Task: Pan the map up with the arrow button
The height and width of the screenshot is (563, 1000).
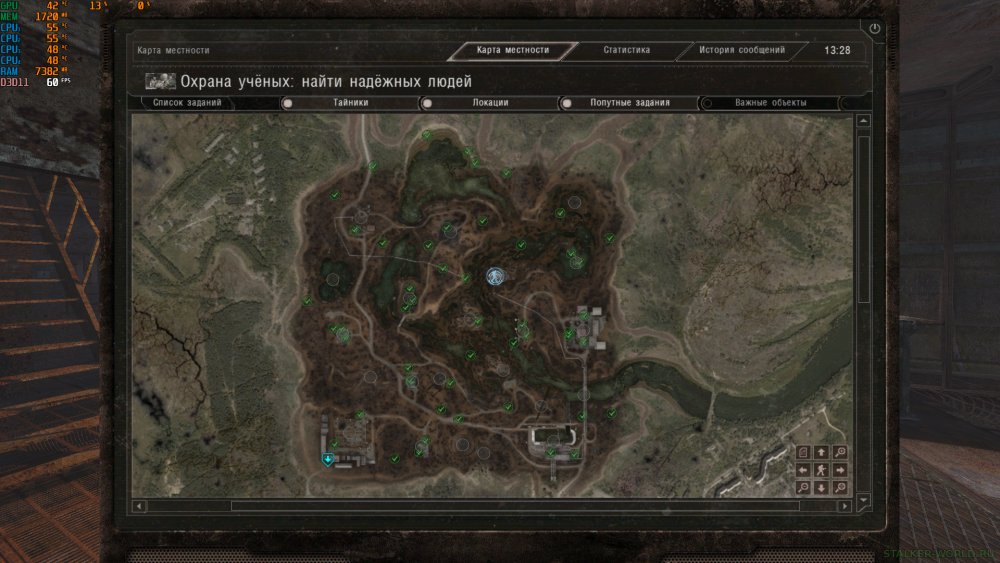Action: 821,452
